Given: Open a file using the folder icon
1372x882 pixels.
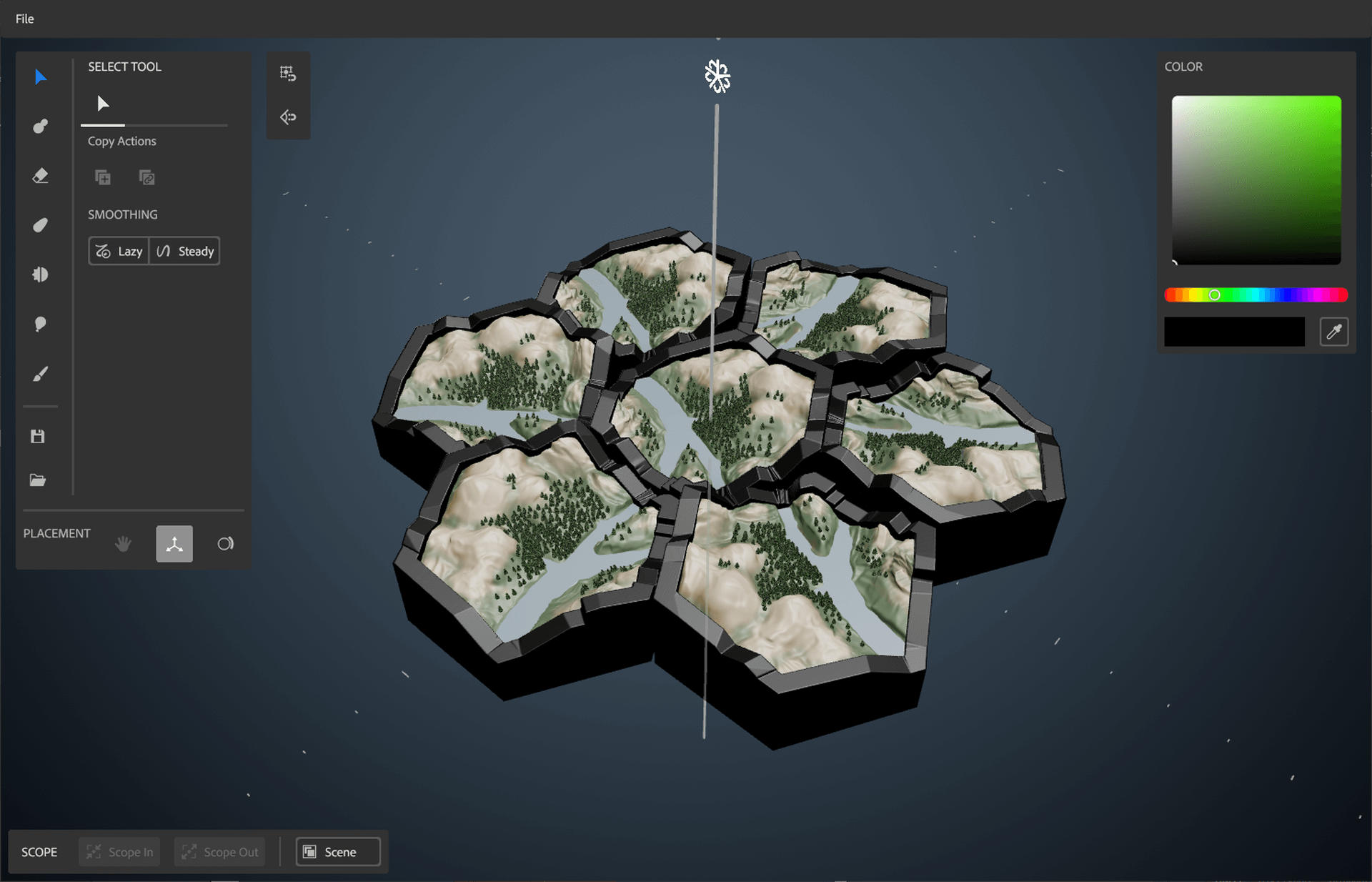Looking at the screenshot, I should point(38,480).
